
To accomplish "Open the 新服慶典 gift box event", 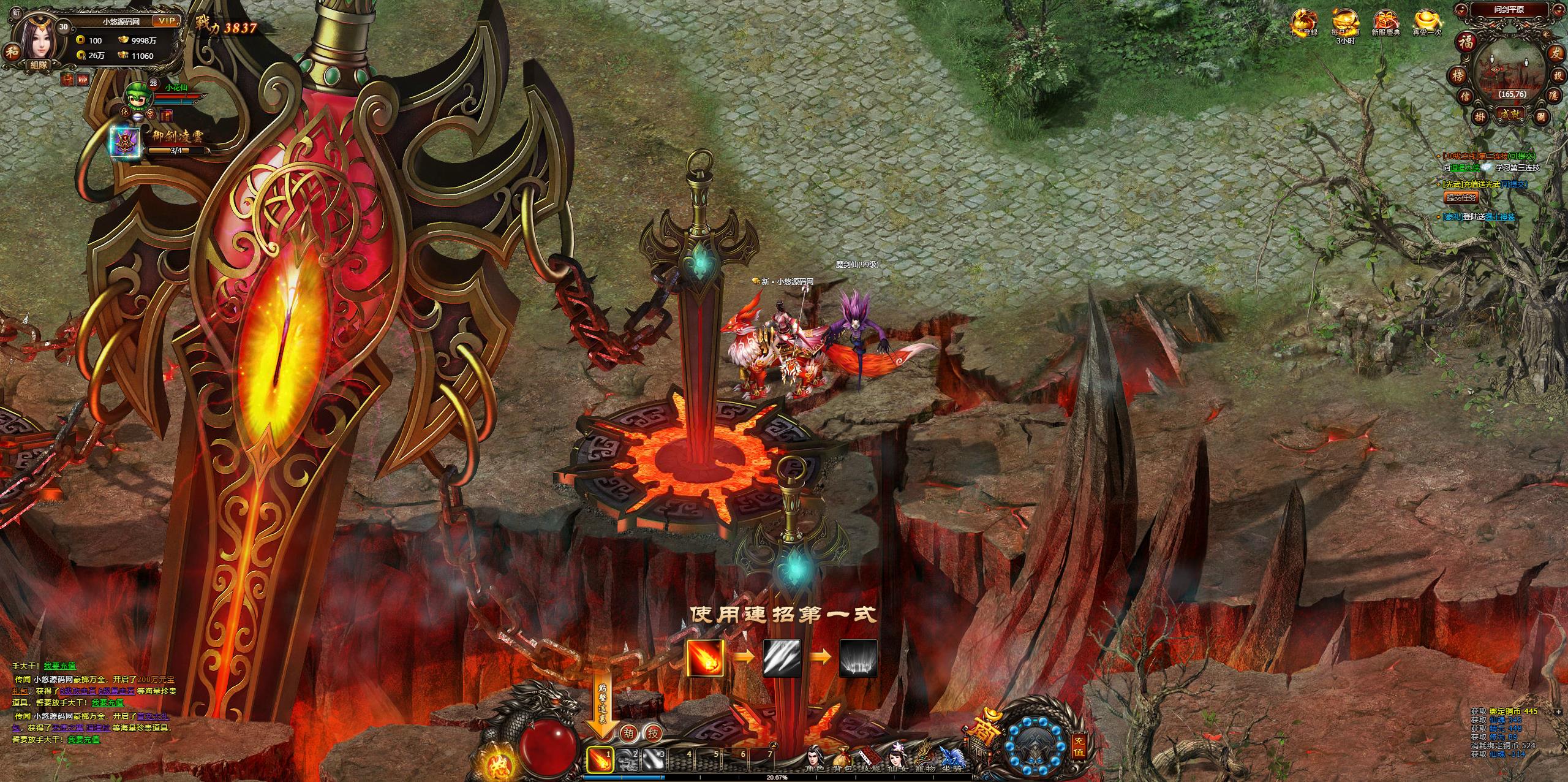I will click(x=1385, y=21).
